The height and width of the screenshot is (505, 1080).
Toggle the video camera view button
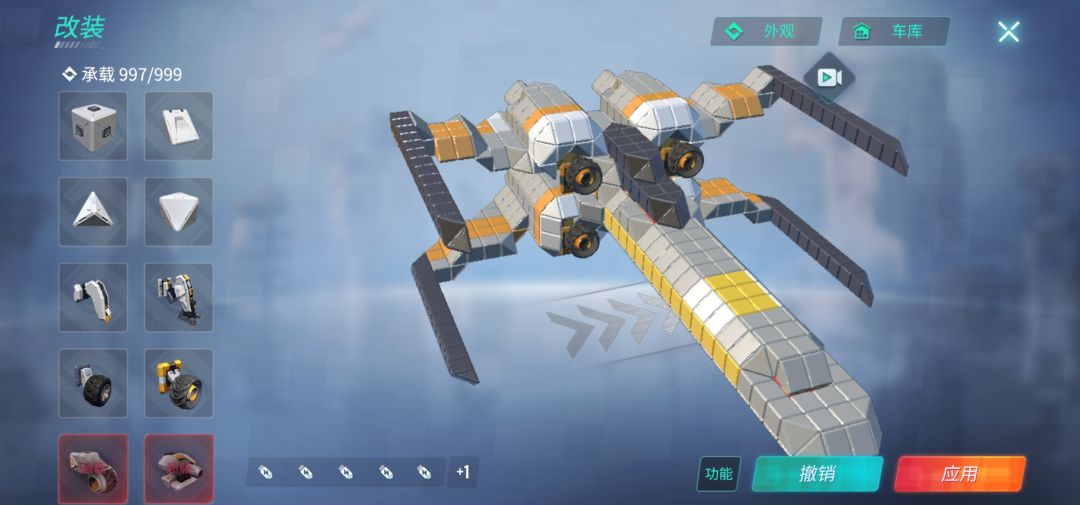[829, 78]
